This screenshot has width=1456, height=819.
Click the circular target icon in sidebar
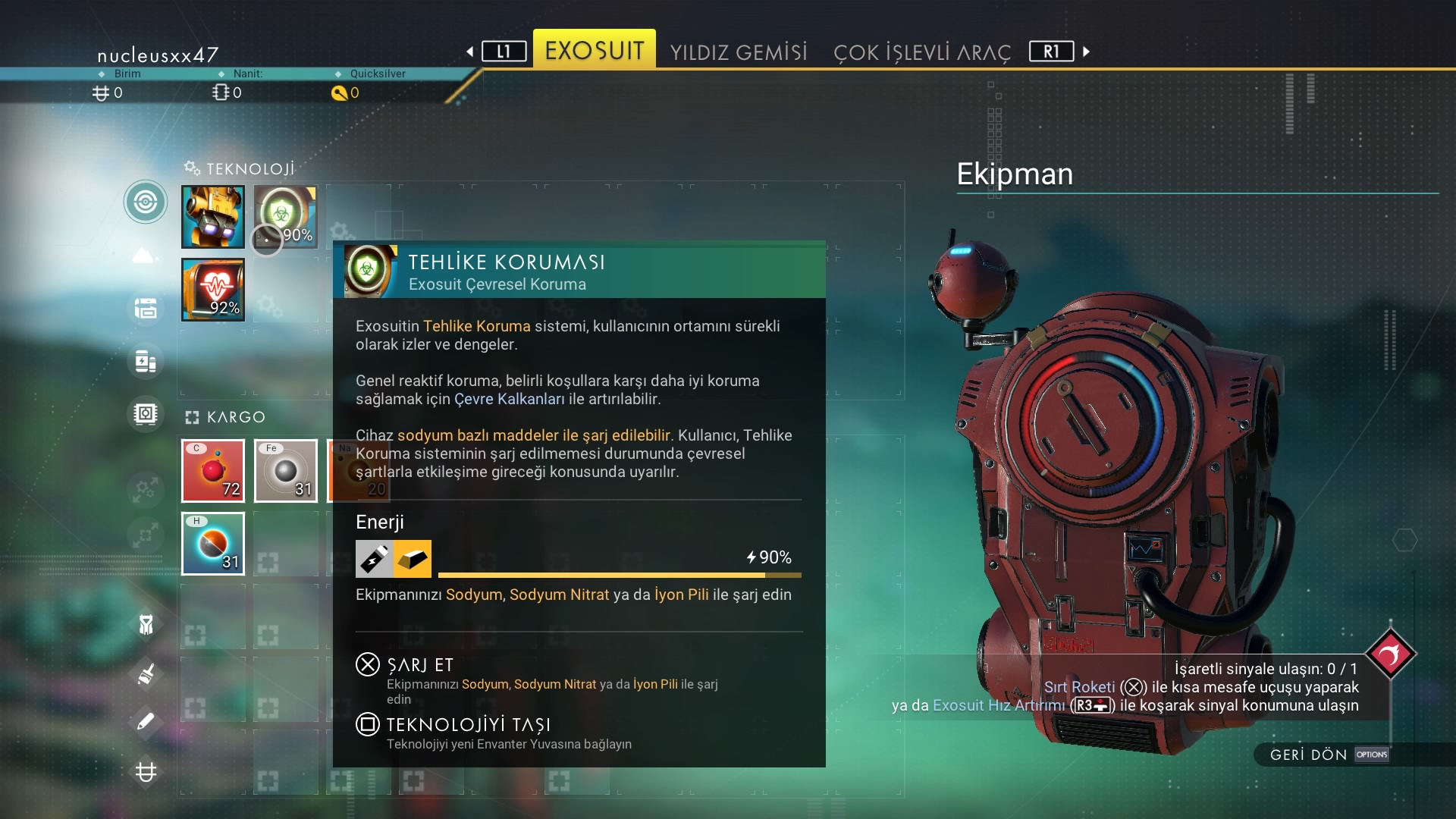146,202
